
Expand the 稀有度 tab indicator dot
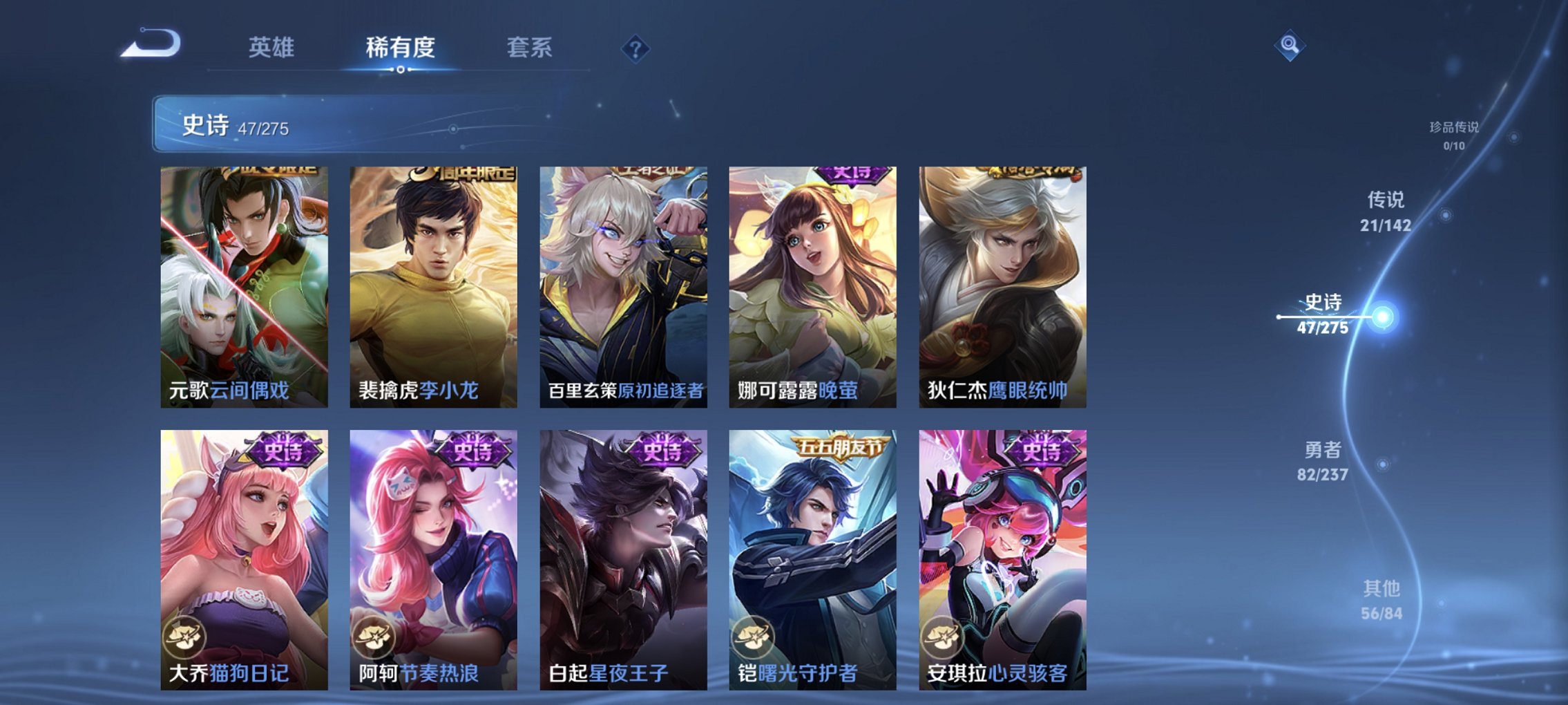402,69
